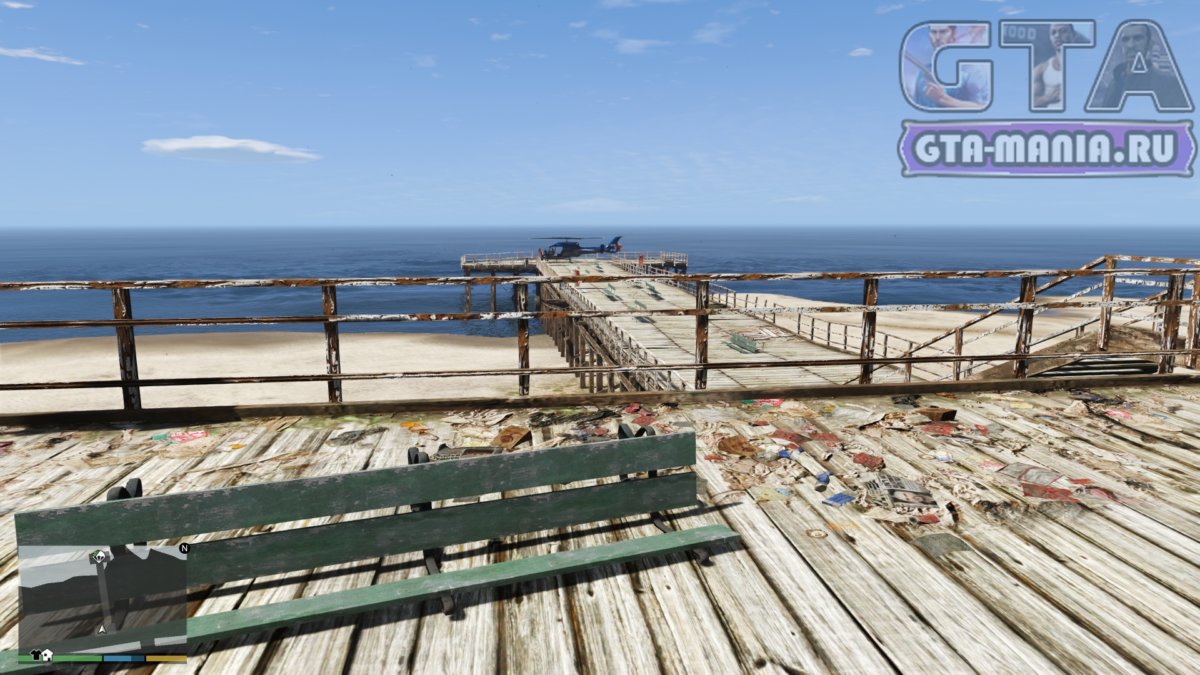Viewport: 1200px width, 675px height.
Task: Click the white player arrow on minimap
Action: [x=101, y=630]
